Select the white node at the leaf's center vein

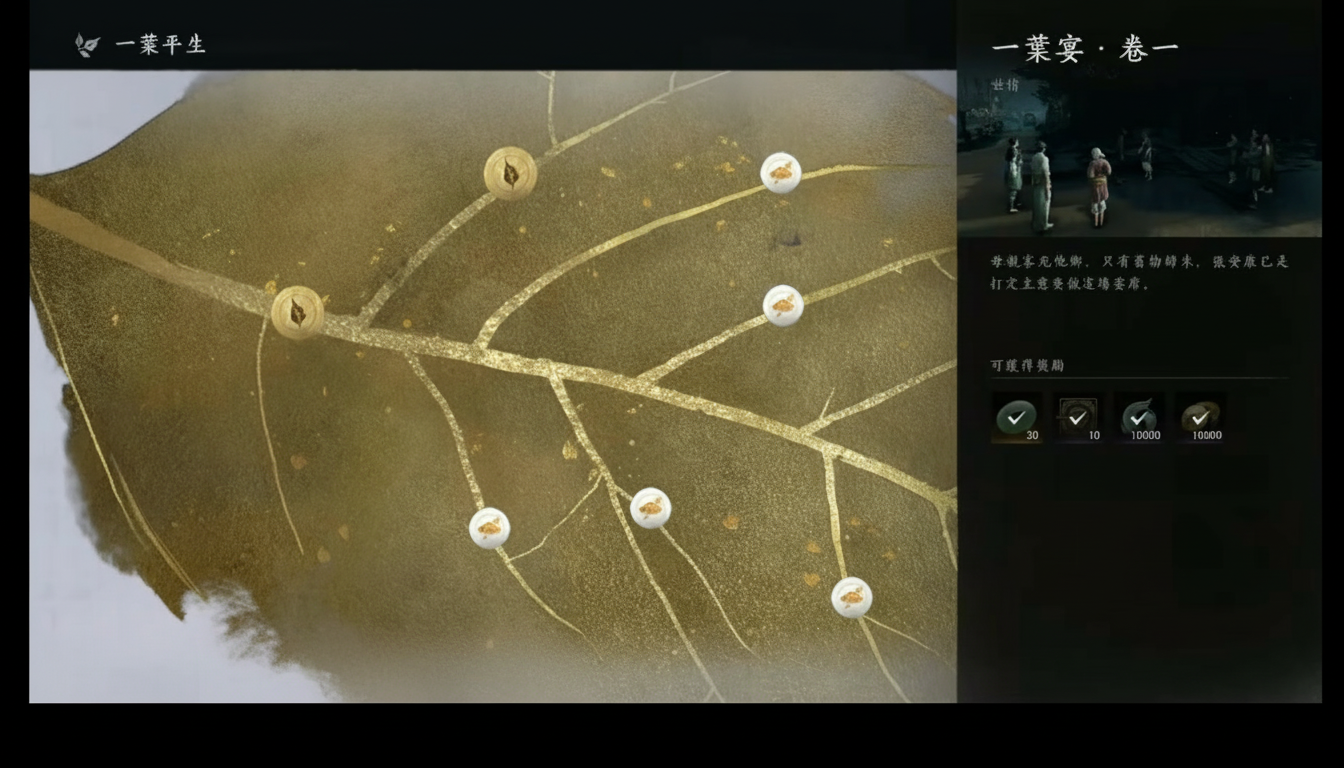tap(651, 507)
